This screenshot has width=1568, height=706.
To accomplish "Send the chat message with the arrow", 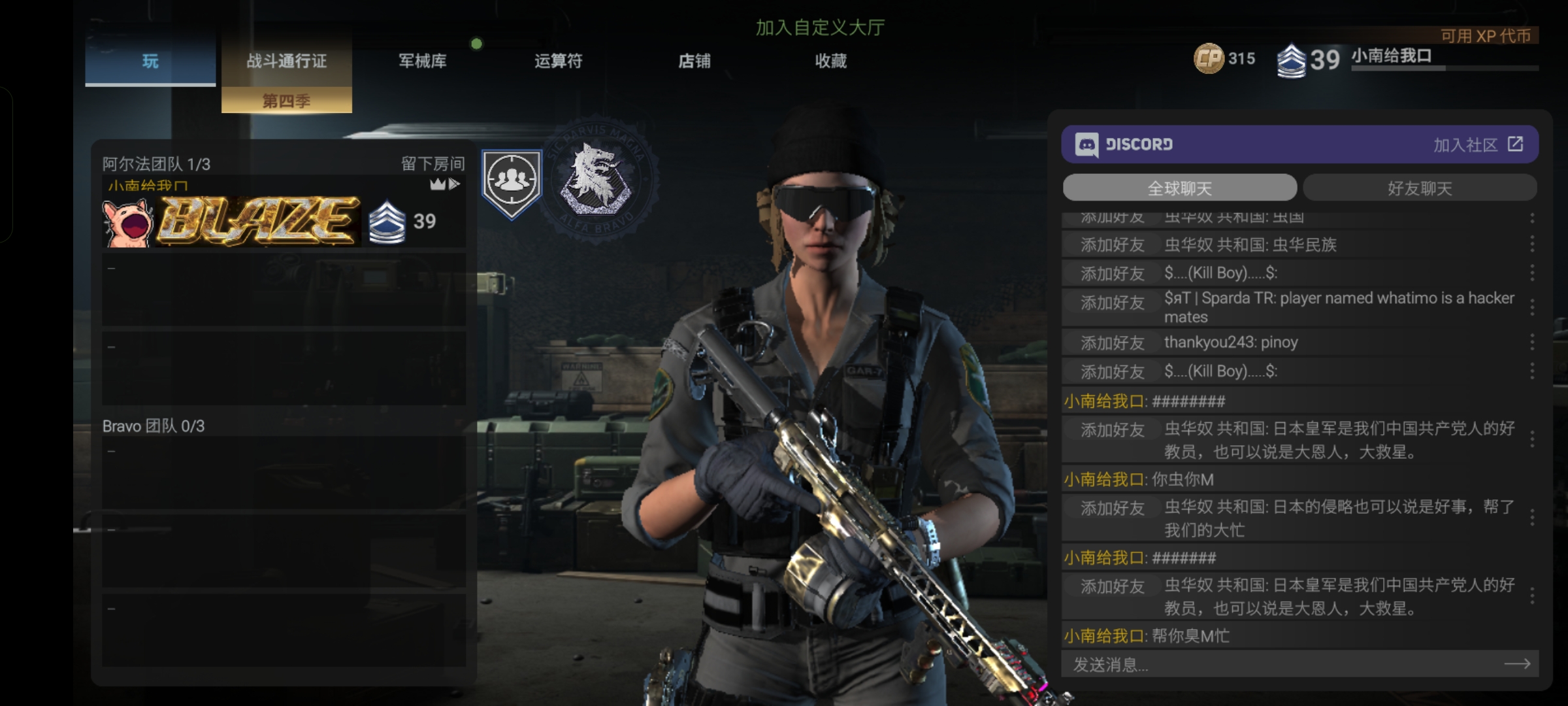I will [1516, 664].
